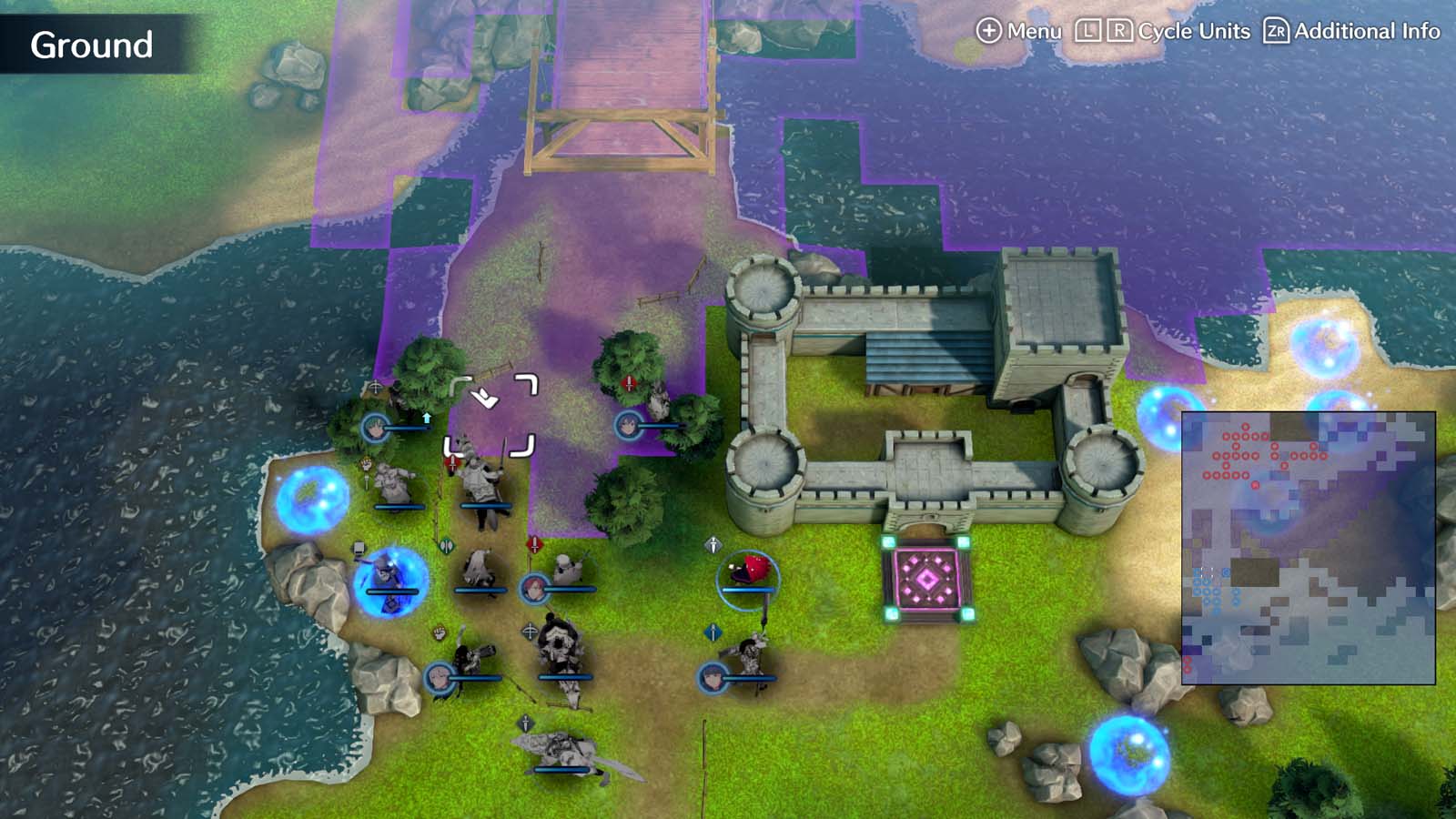
Task: Click the Ground terrain banner
Action: point(91,44)
